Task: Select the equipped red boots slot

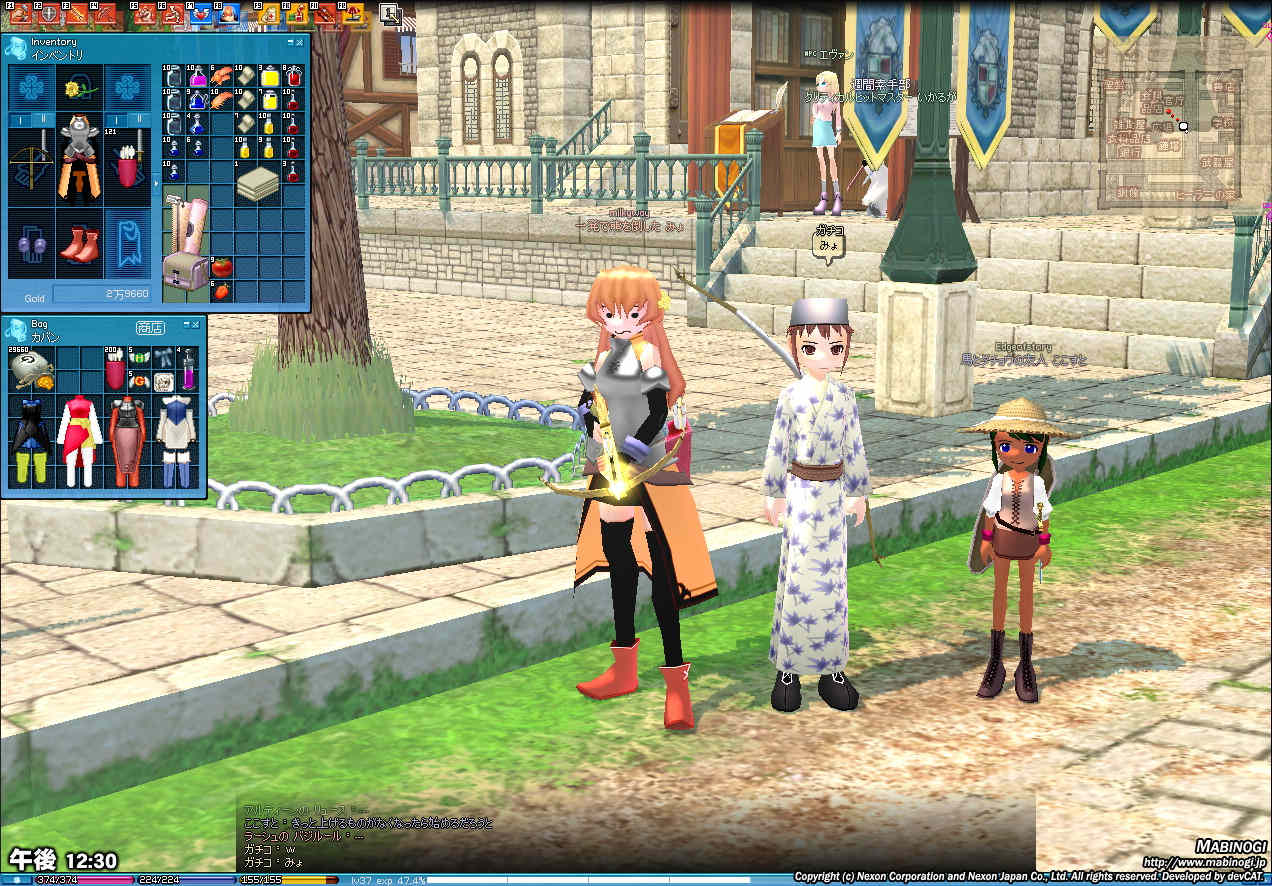Action: [79, 245]
